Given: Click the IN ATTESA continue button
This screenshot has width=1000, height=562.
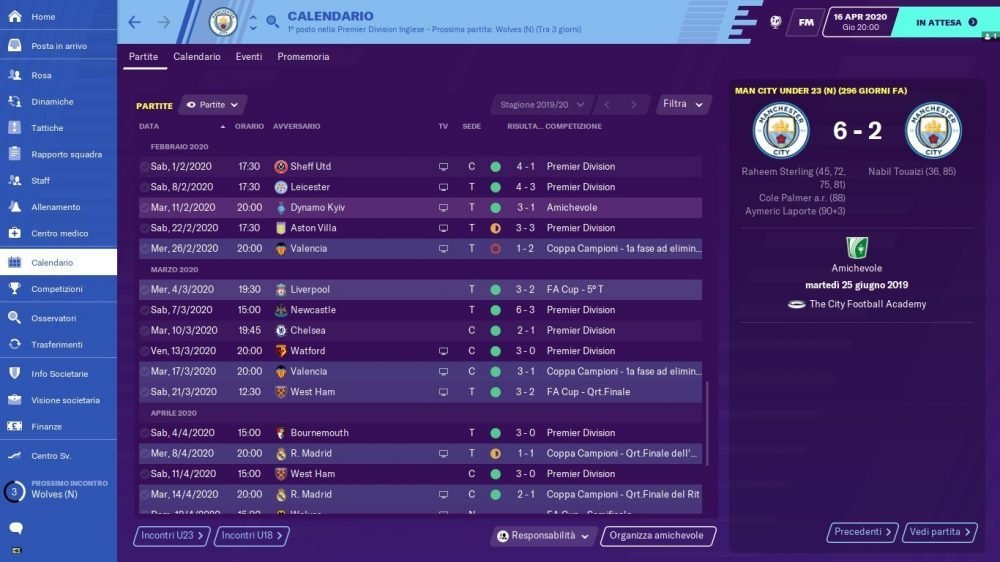Looking at the screenshot, I should click(946, 22).
